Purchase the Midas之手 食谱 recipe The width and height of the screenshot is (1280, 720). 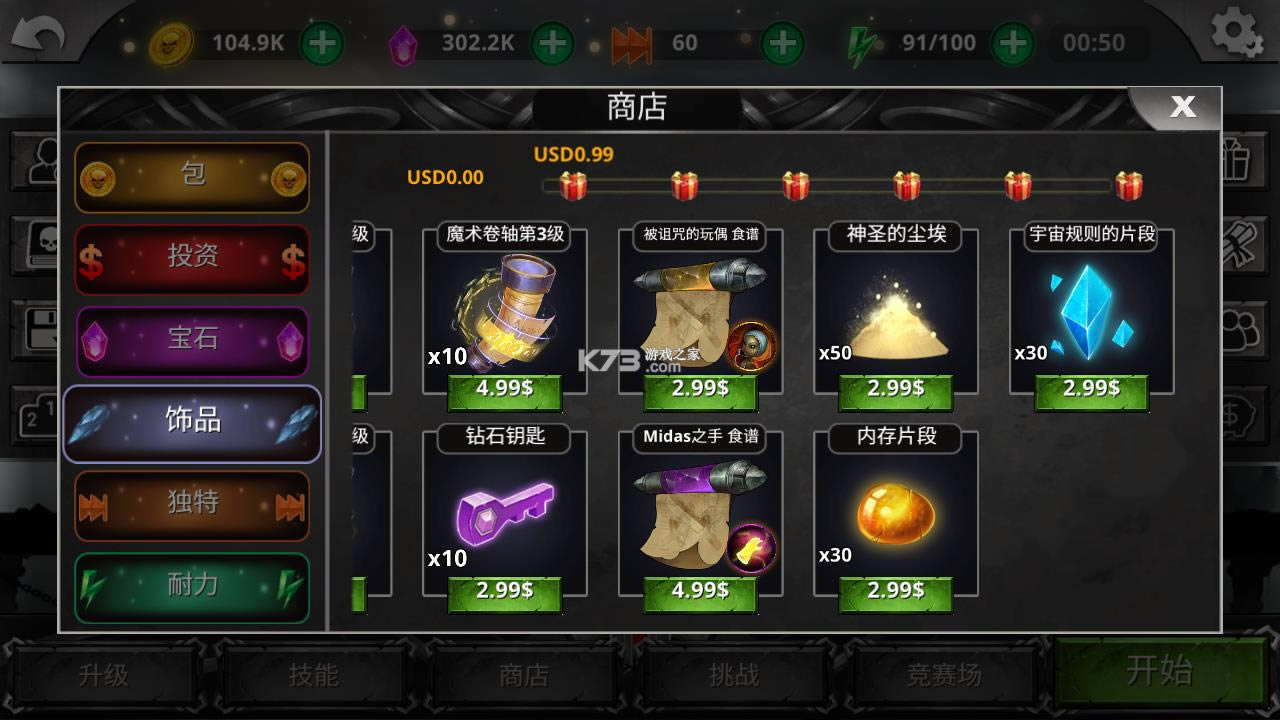700,591
